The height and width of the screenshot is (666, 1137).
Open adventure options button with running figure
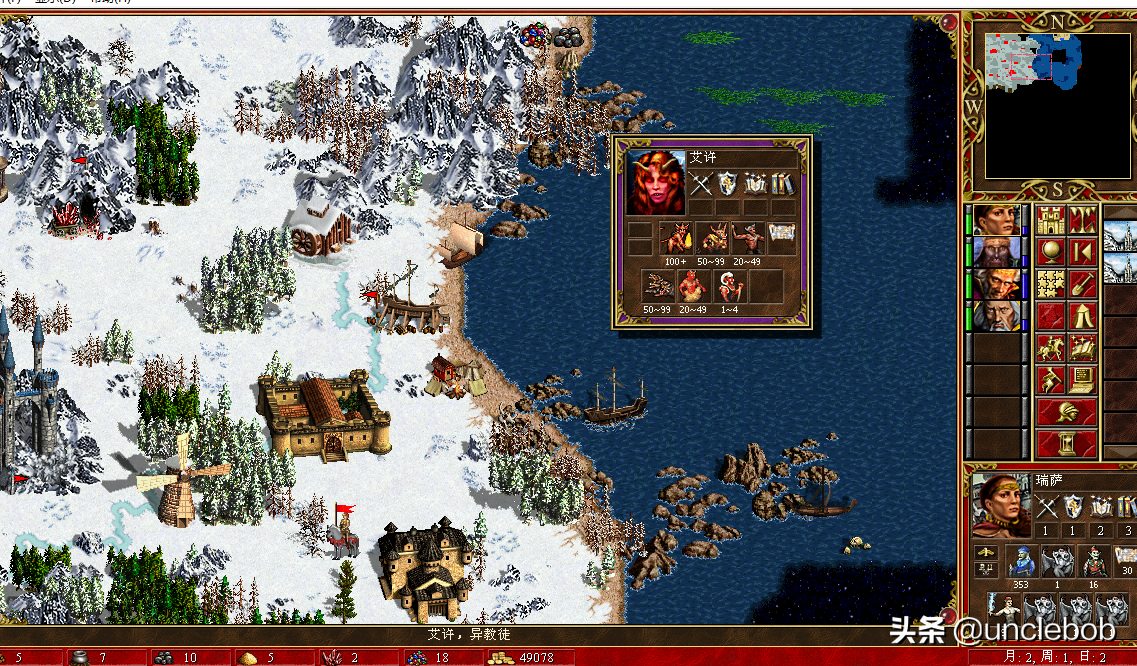pyautogui.click(x=1050, y=380)
